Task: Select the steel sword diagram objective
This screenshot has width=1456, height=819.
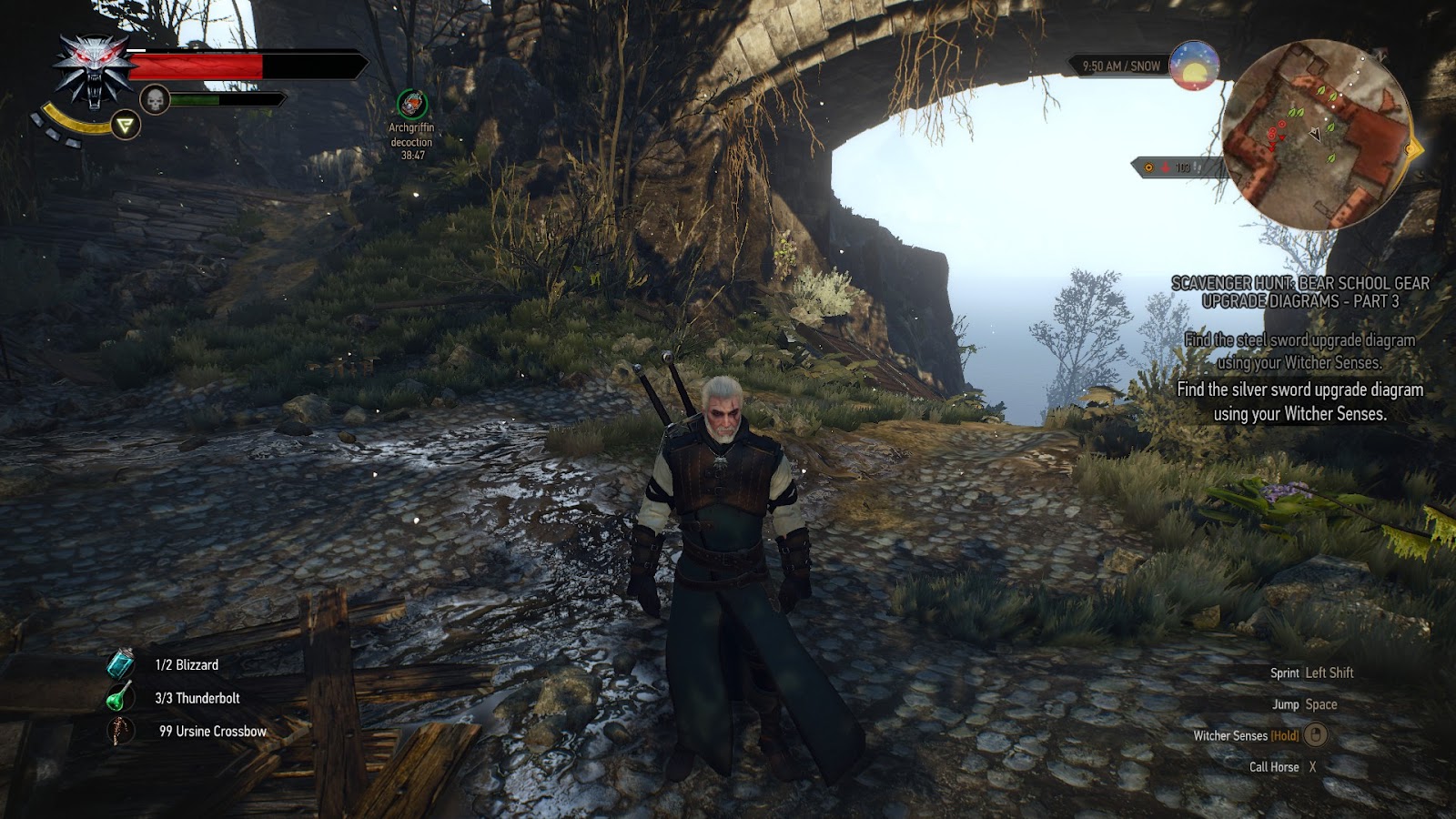Action: [x=1299, y=351]
